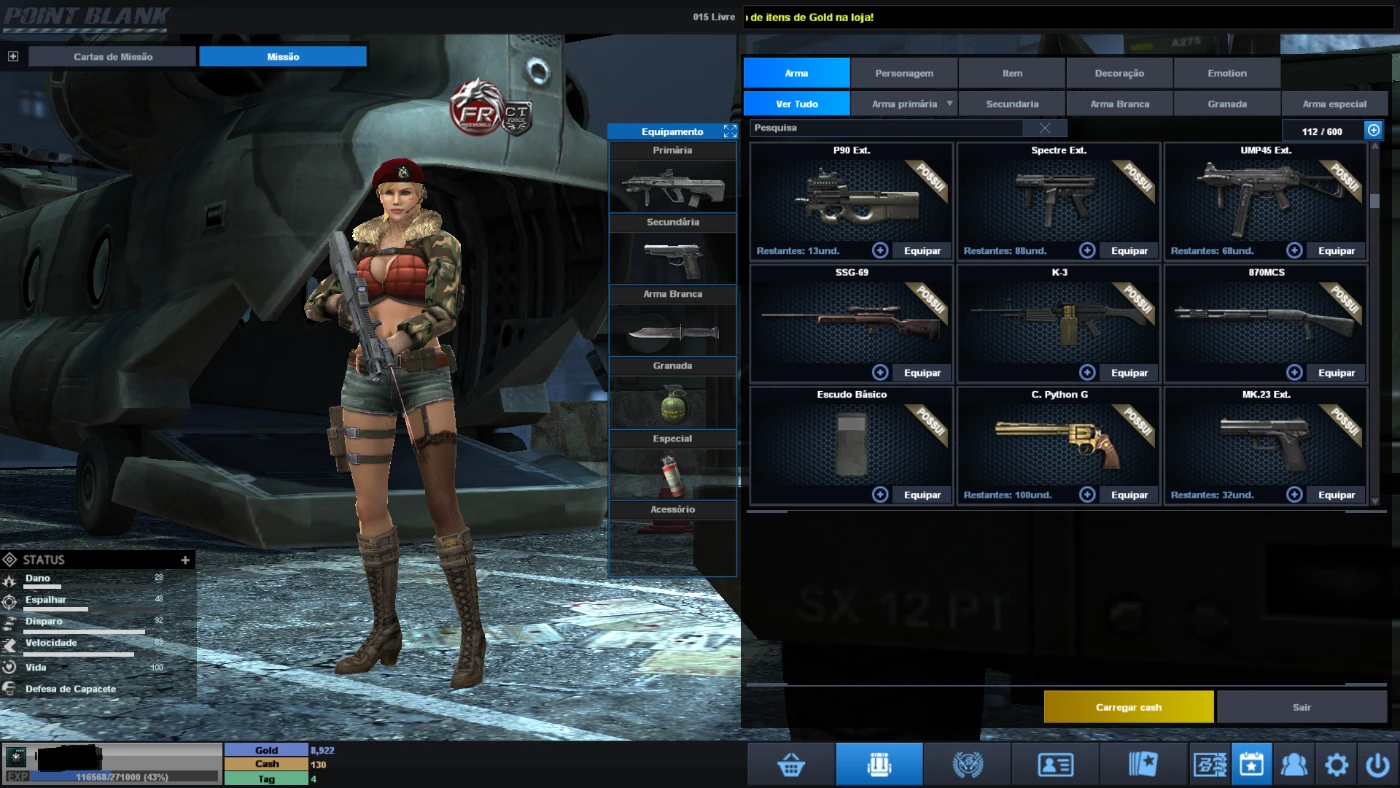
Task: Exit with the Sair button
Action: [x=1301, y=707]
